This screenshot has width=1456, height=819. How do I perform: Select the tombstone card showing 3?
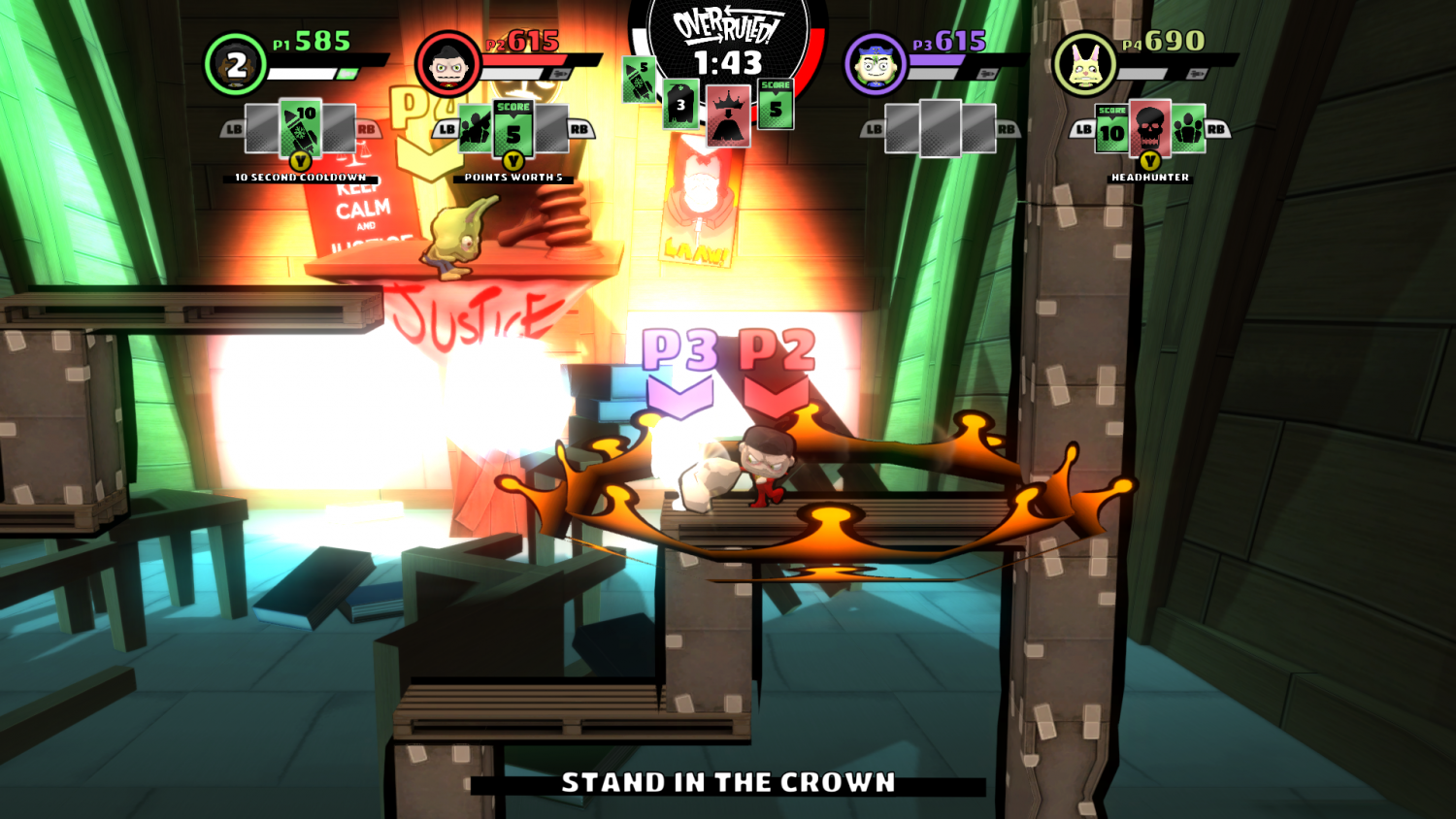[679, 102]
